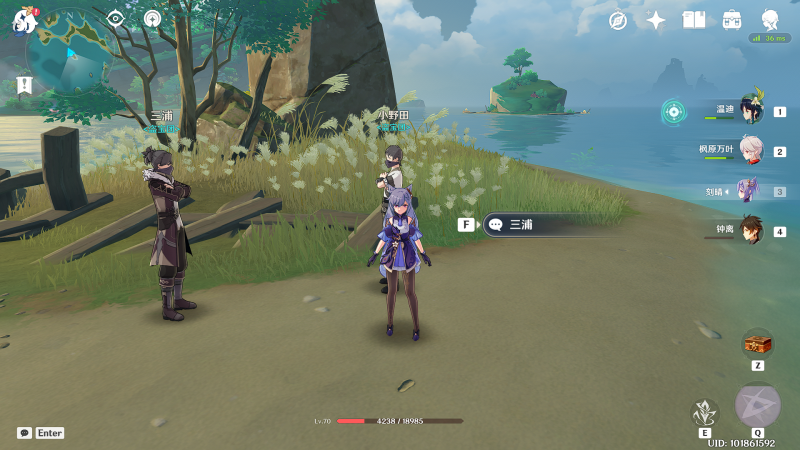Select 刻晴 in the party list
This screenshot has height=450, width=800.
748,191
